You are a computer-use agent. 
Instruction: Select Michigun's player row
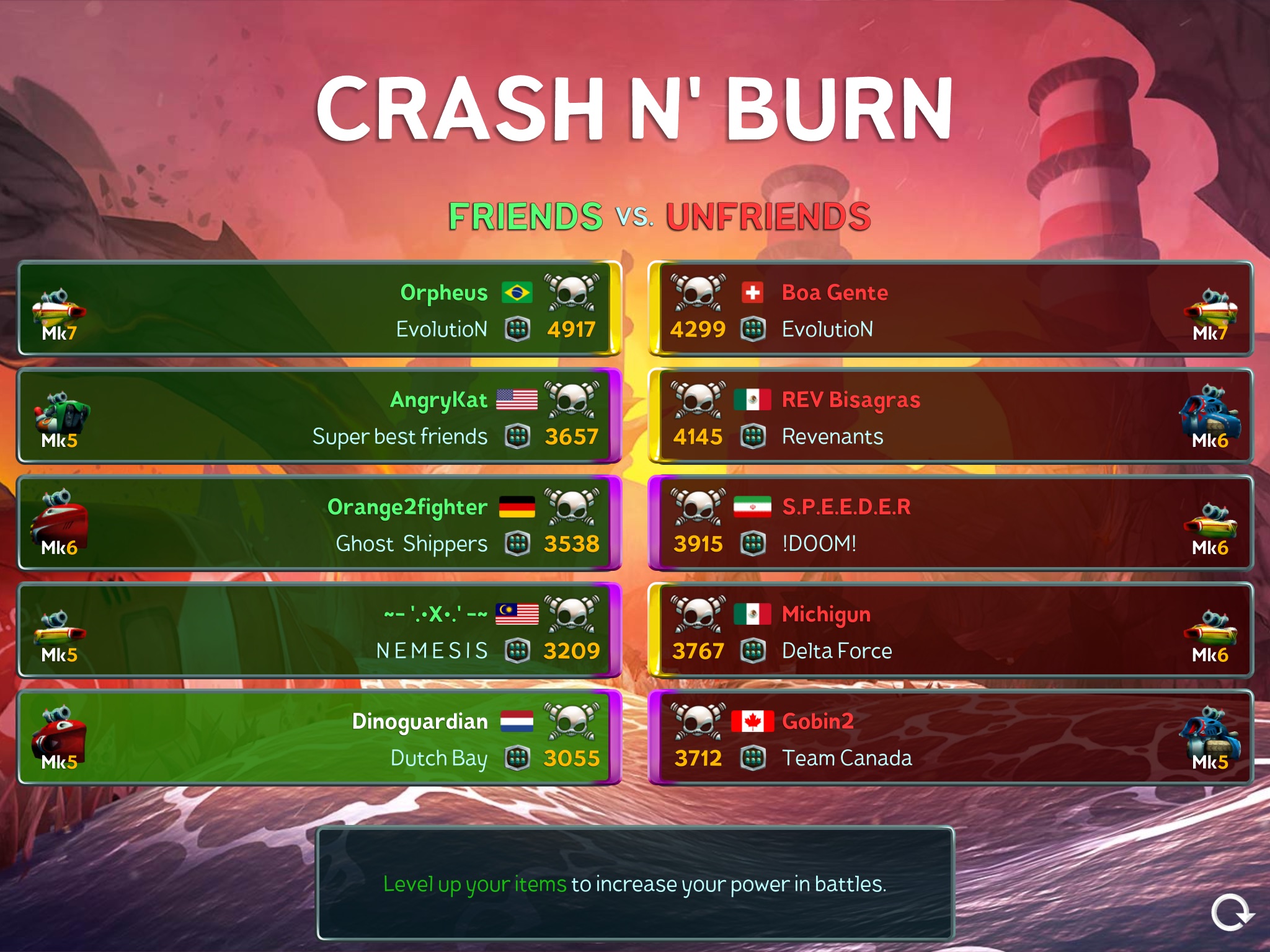(x=950, y=630)
